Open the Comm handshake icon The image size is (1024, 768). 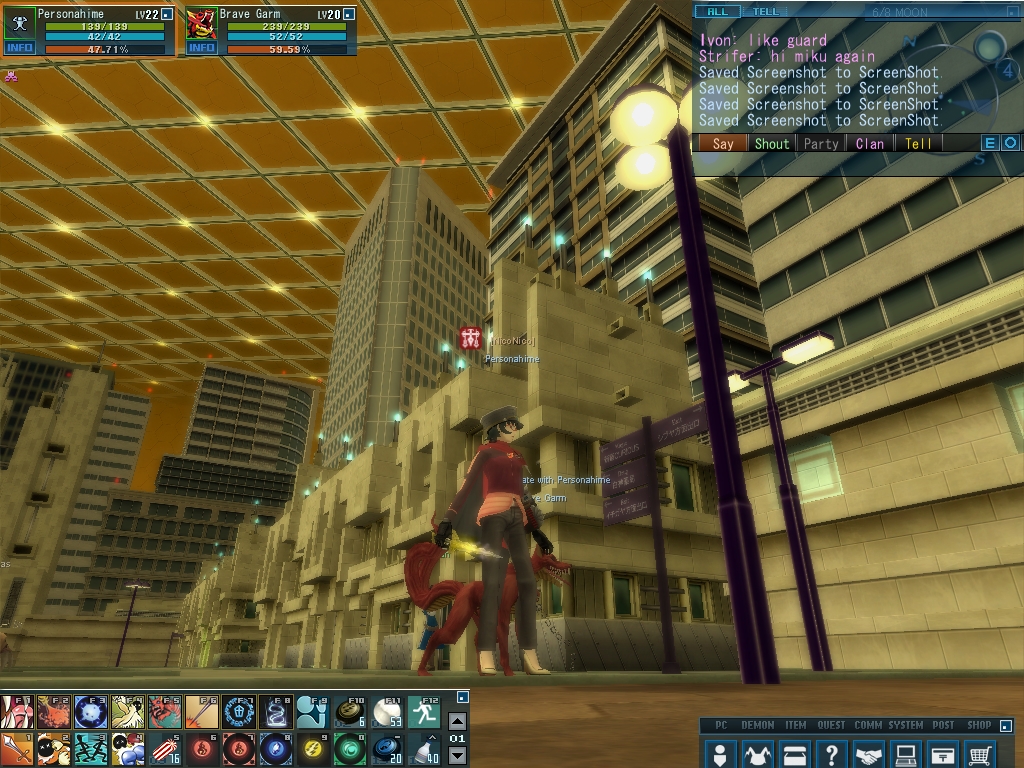869,753
